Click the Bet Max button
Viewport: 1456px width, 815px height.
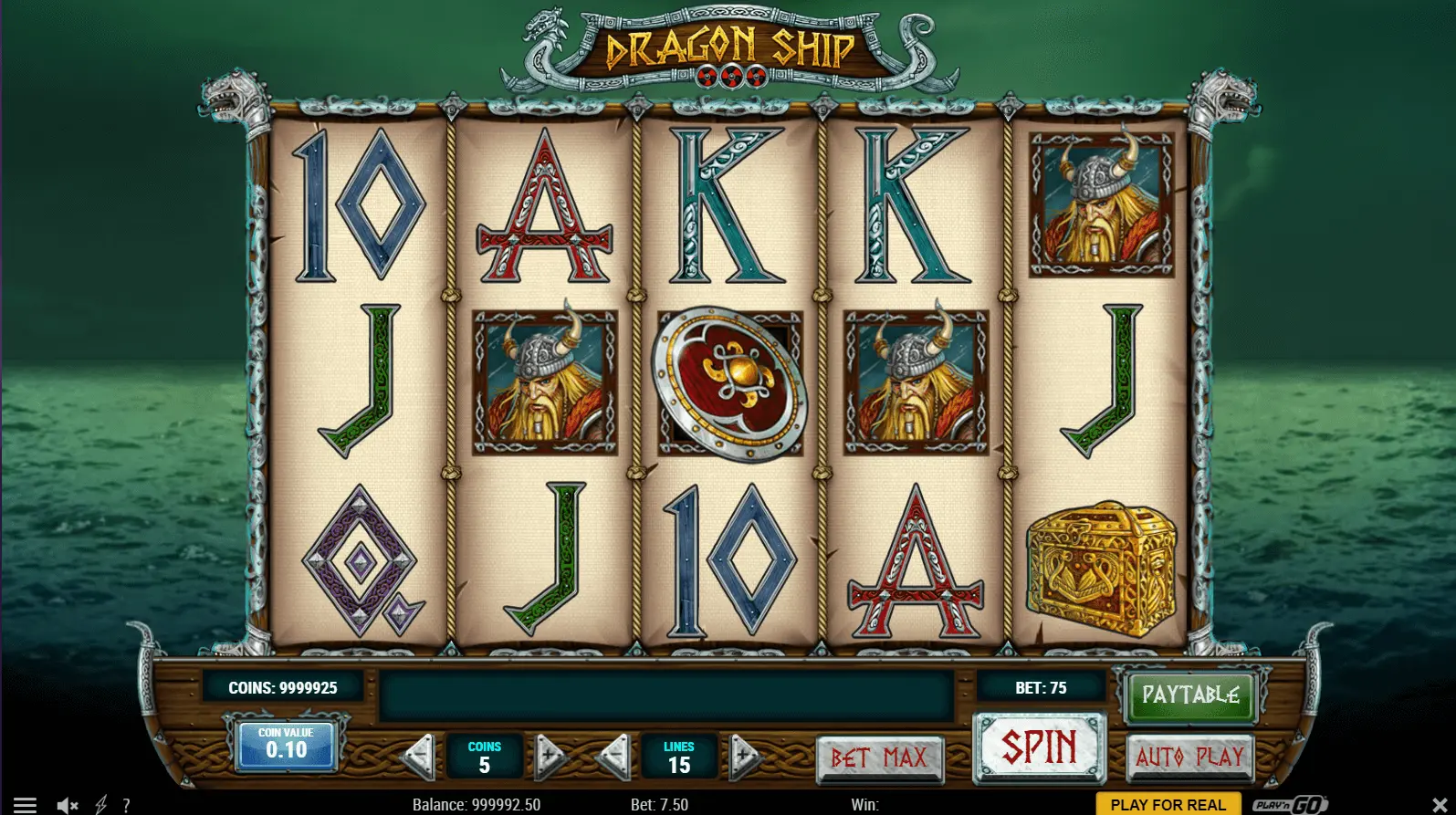pos(879,758)
